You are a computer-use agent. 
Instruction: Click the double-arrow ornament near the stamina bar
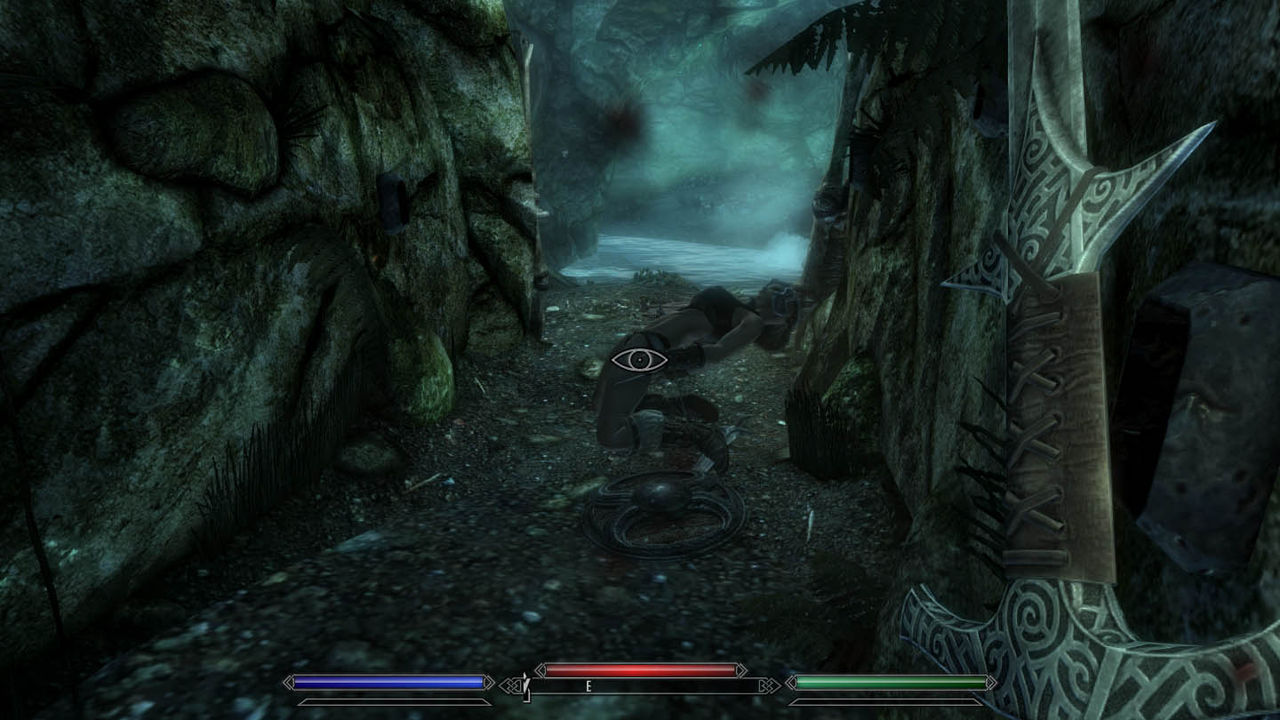[x=770, y=685]
